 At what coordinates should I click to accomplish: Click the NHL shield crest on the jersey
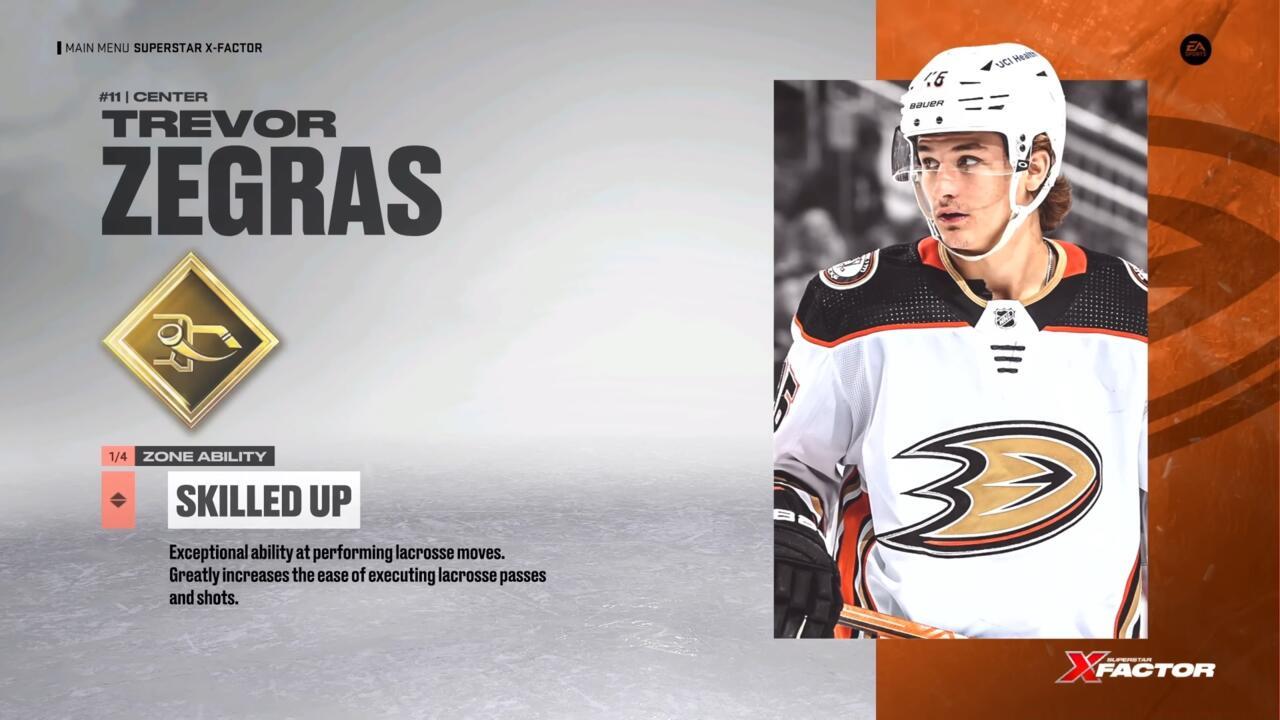point(1005,318)
